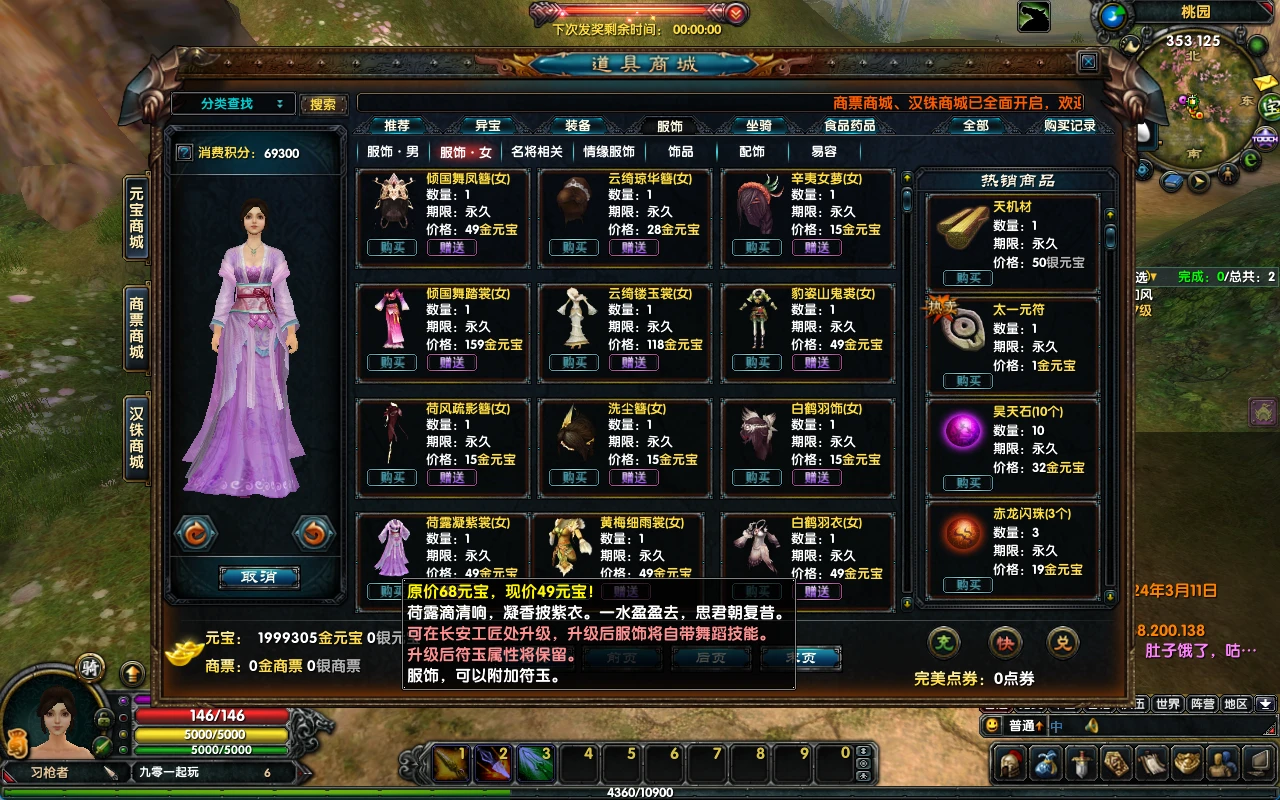This screenshot has height=800, width=1280.
Task: Gift the 云绮缕玉裳(女) outfit
Action: pyautogui.click(x=633, y=363)
